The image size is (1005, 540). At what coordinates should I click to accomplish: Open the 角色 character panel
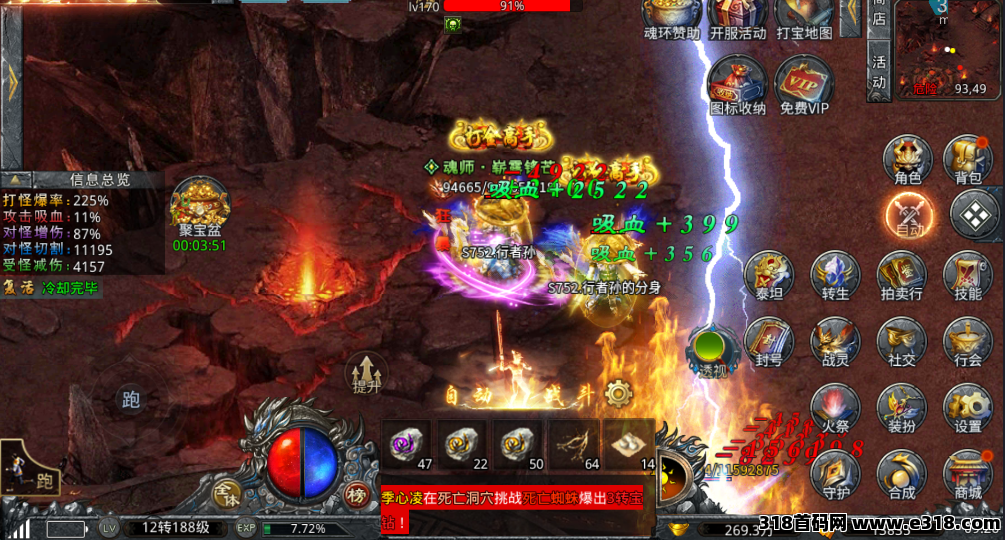coord(907,159)
